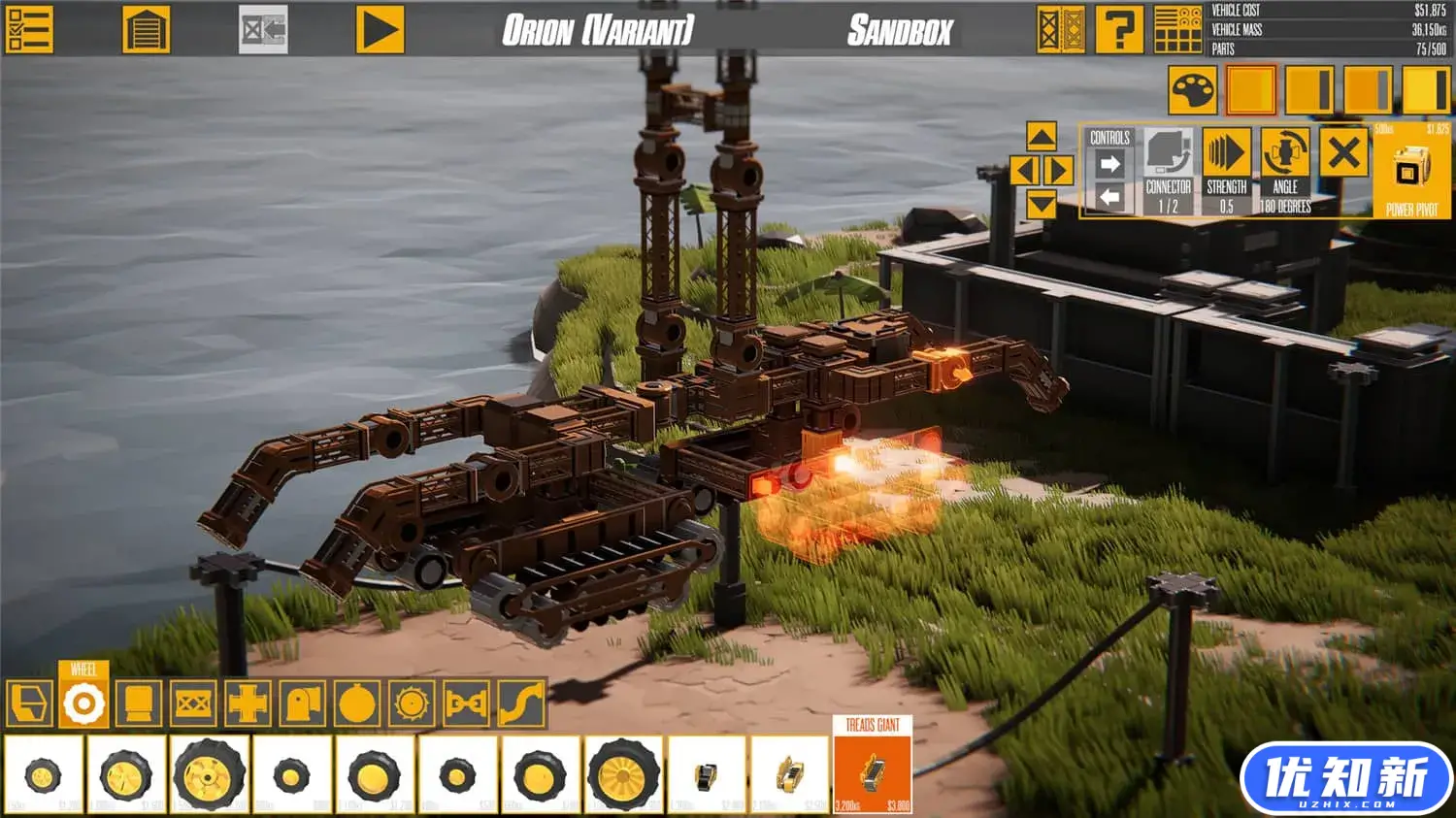Open the checklist menu icon
Viewport: 1456px width, 818px height.
pos(29,30)
